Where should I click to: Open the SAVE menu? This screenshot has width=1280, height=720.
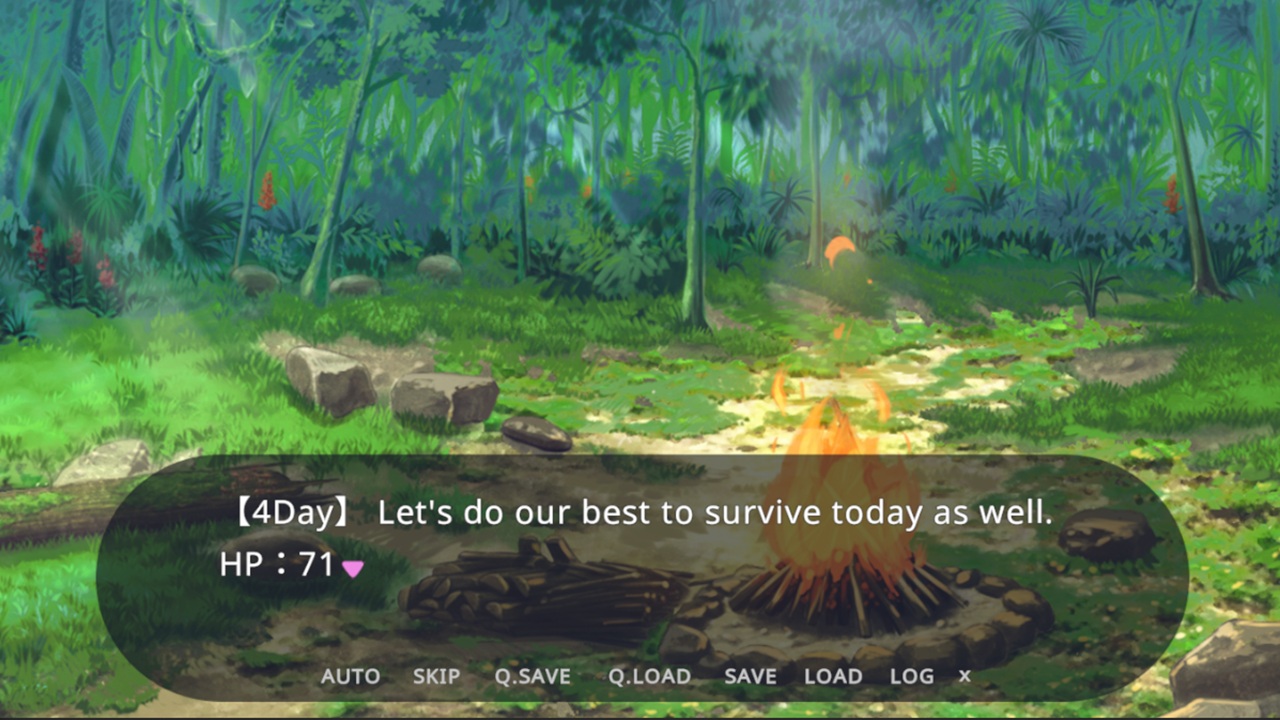coord(750,676)
